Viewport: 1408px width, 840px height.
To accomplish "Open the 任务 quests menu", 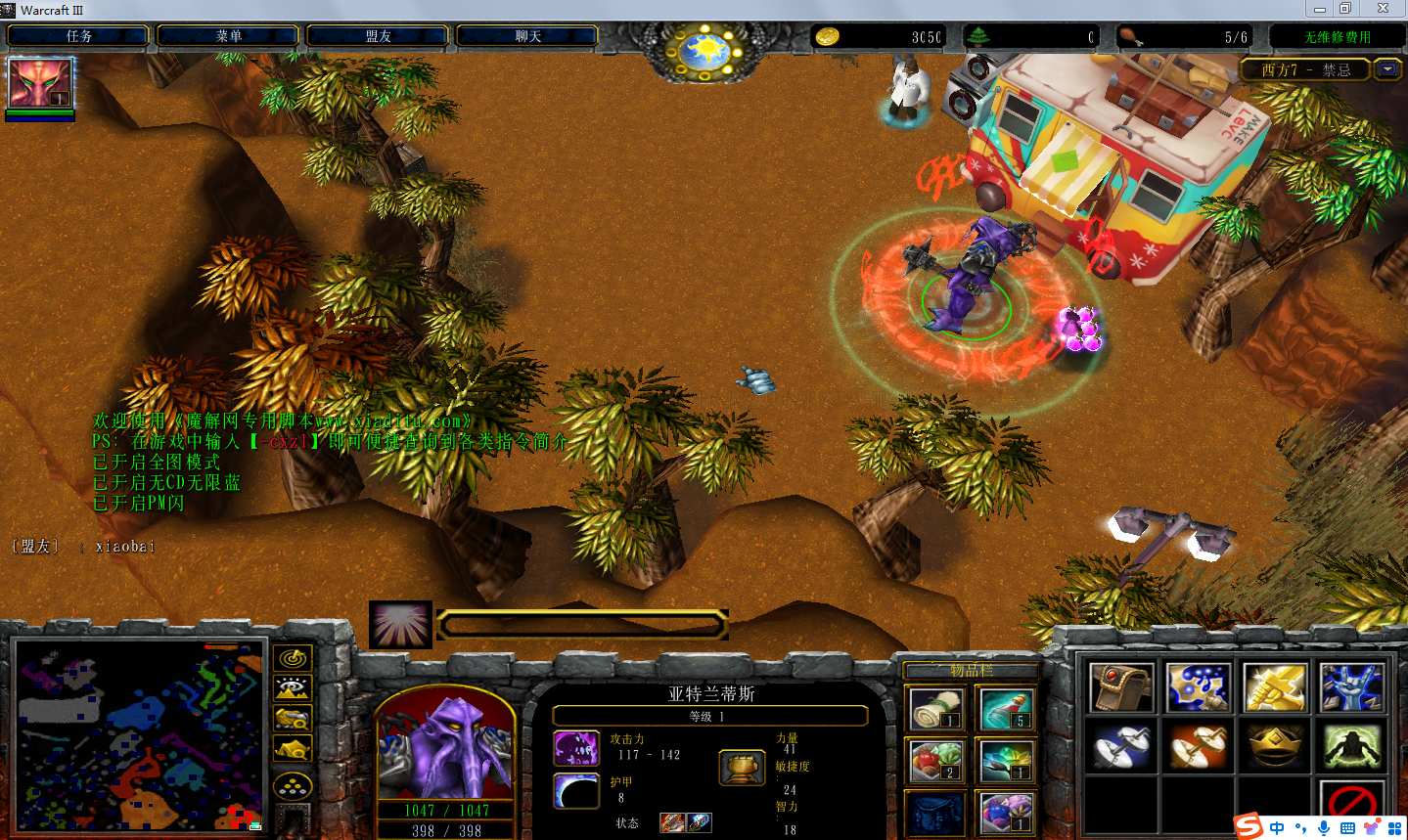I will [x=78, y=36].
